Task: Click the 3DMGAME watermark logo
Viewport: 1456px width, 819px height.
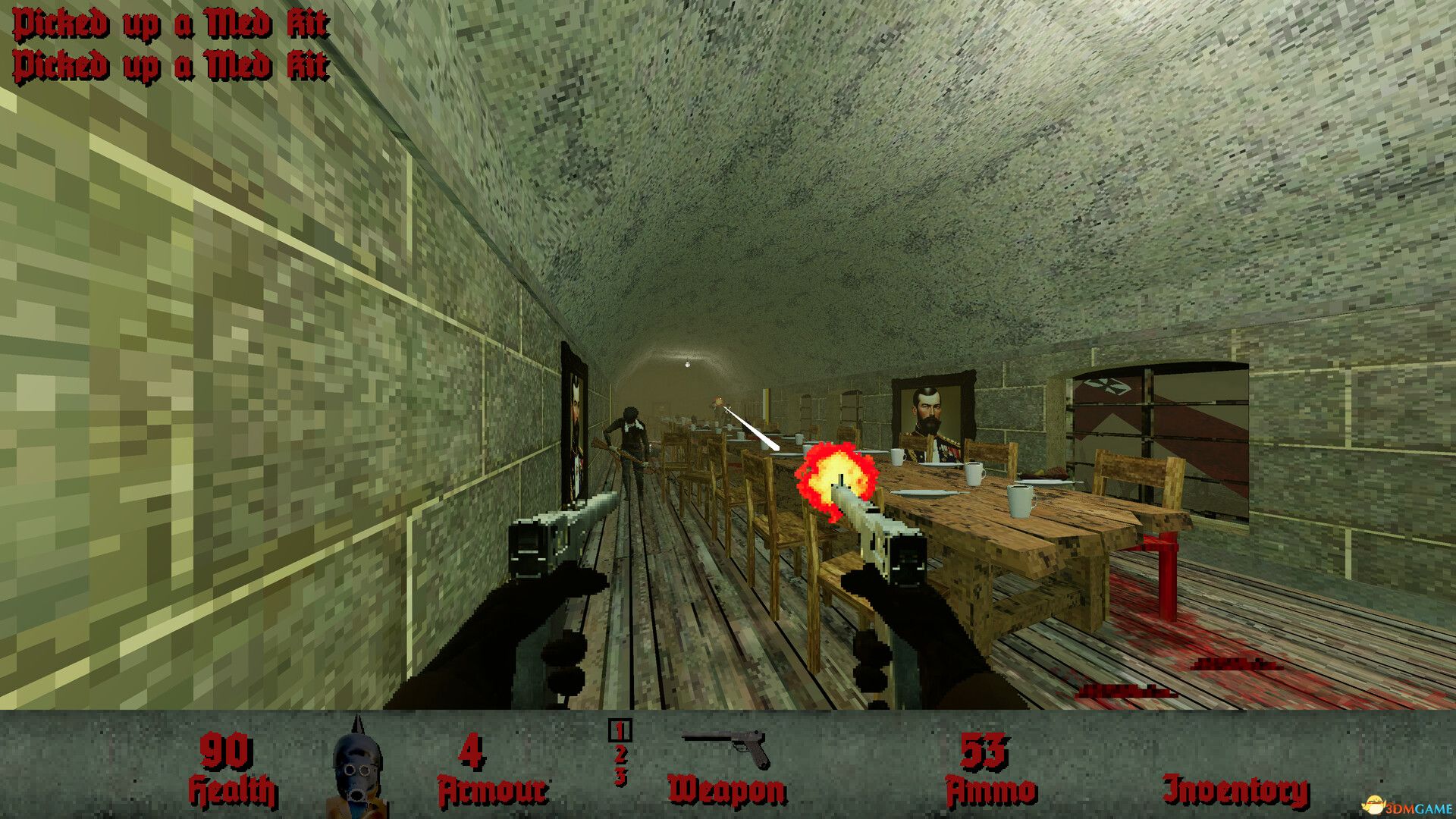Action: coord(1407,806)
